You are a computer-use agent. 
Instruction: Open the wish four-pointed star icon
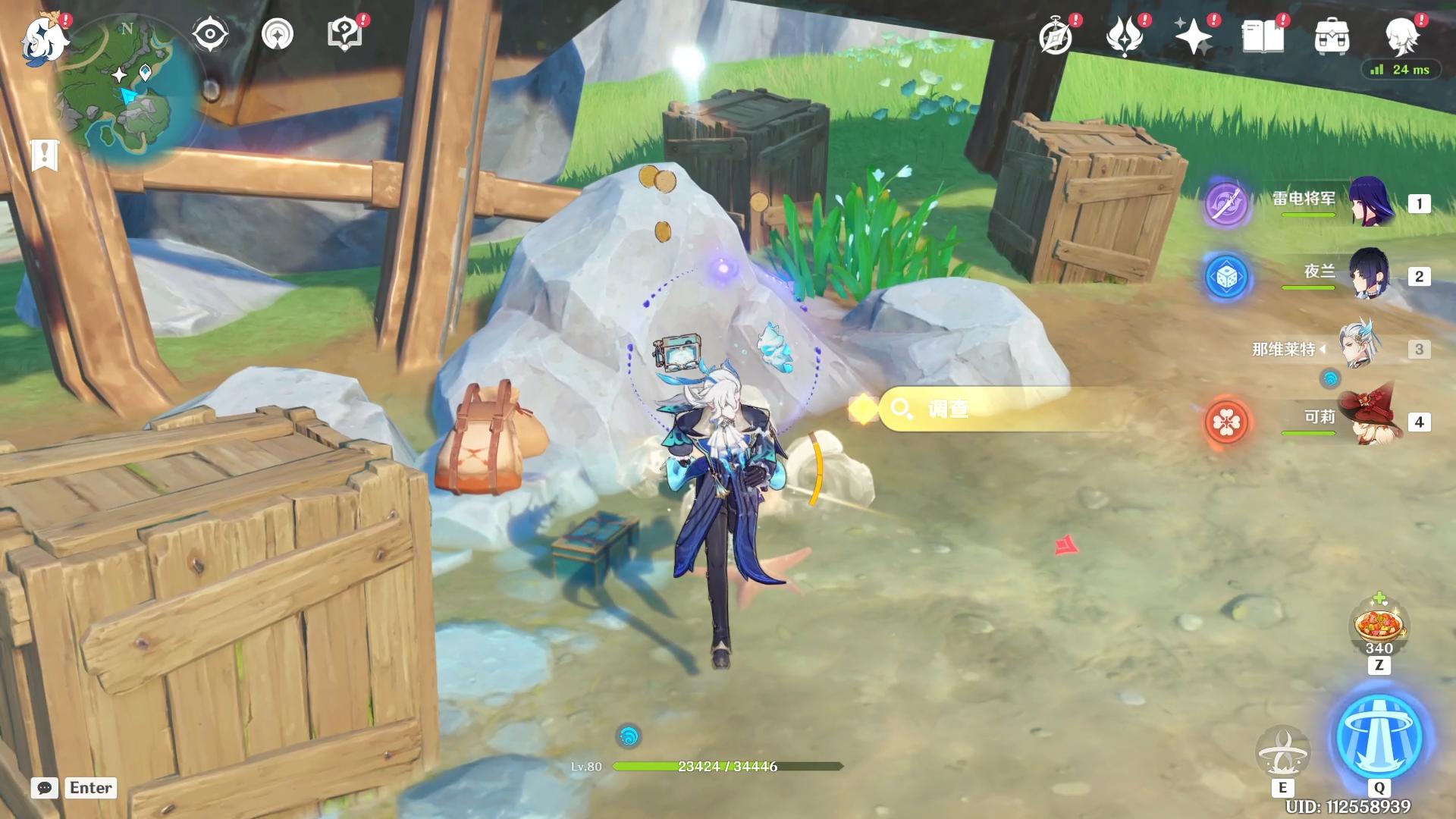pyautogui.click(x=1193, y=36)
